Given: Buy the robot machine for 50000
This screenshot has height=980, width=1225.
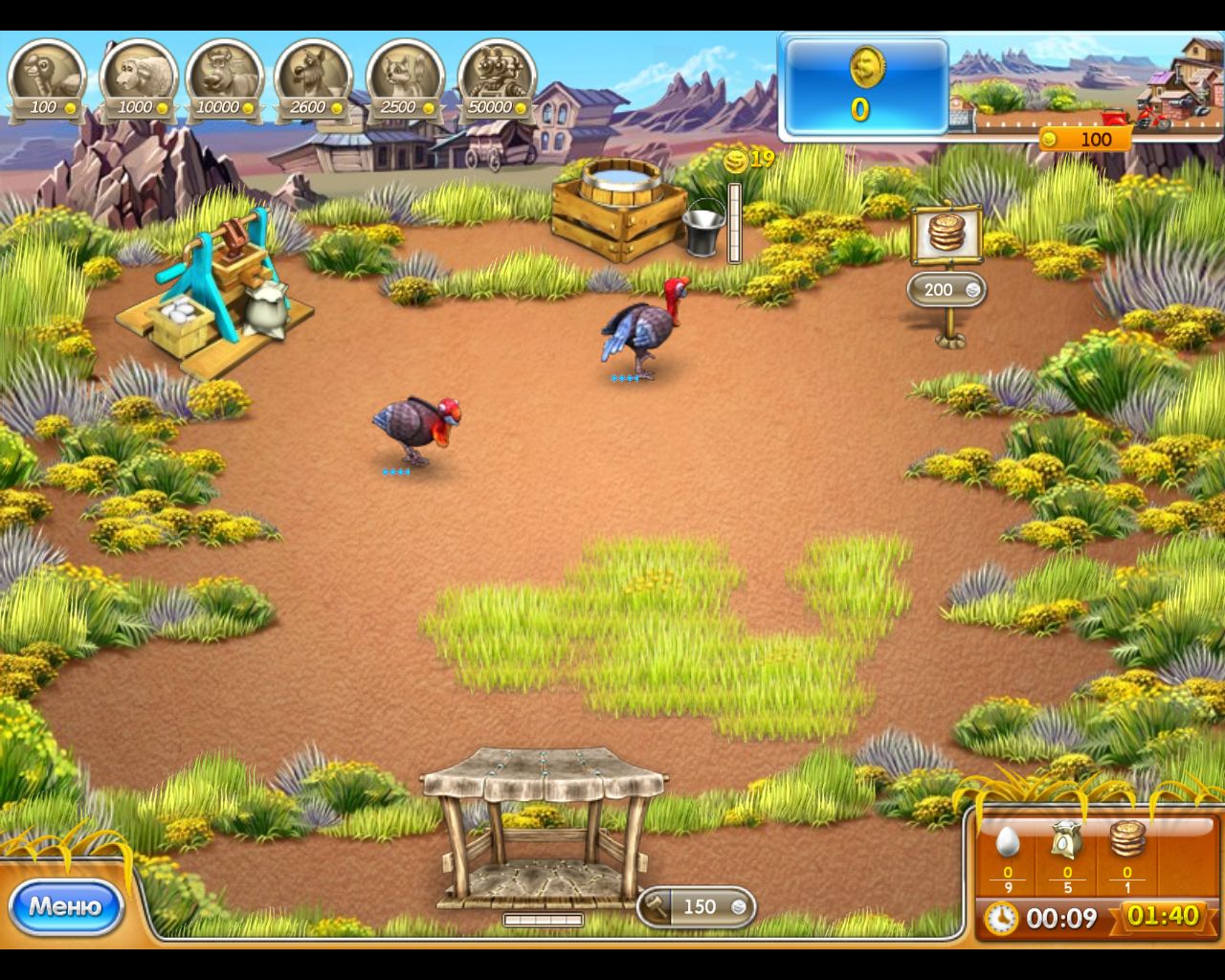Looking at the screenshot, I should pyautogui.click(x=496, y=72).
